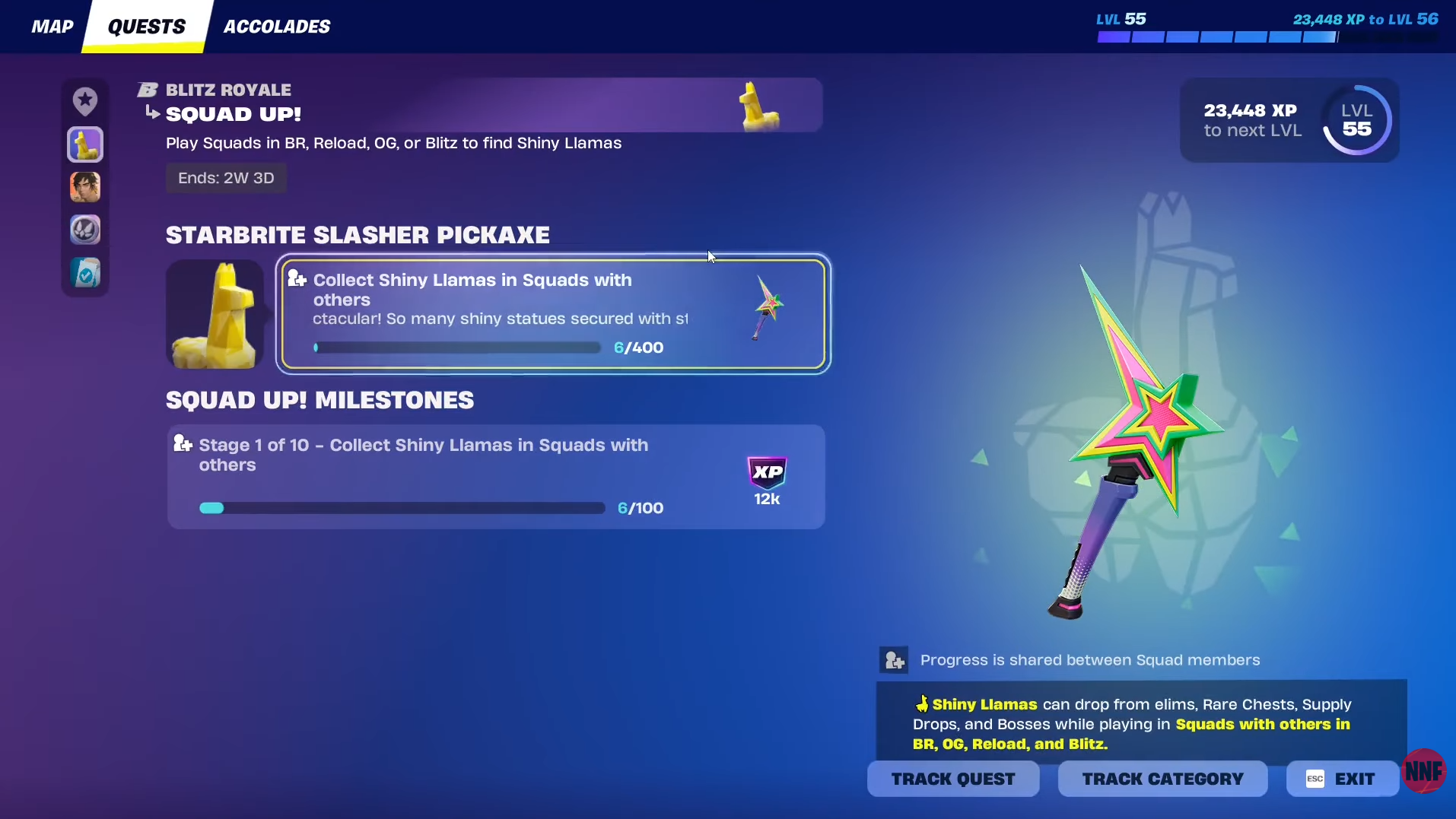Select the silver crystal emblem quest category
Image resolution: width=1456 pixels, height=819 pixels.
tap(85, 230)
